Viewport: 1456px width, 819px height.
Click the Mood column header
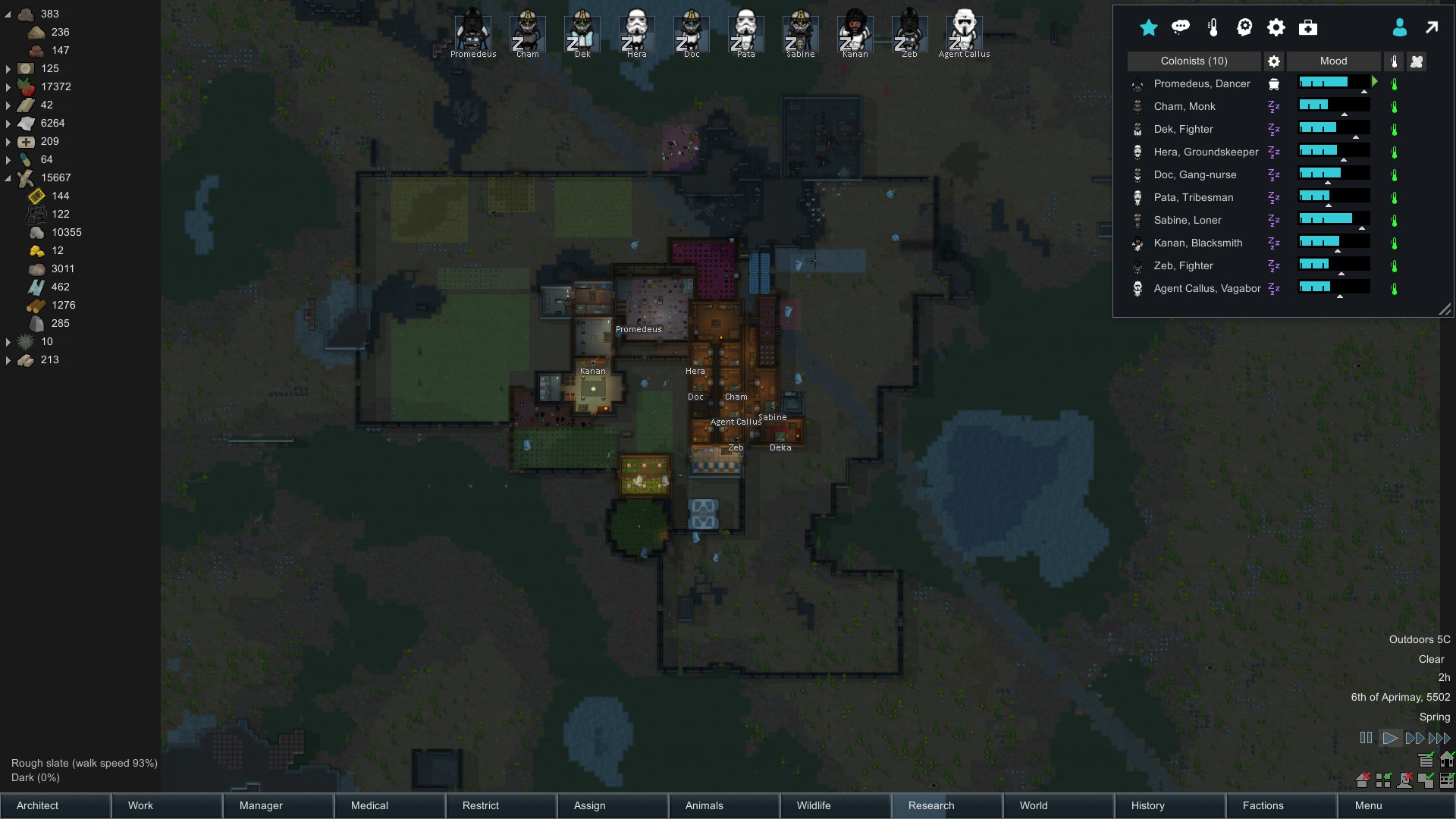[1333, 61]
